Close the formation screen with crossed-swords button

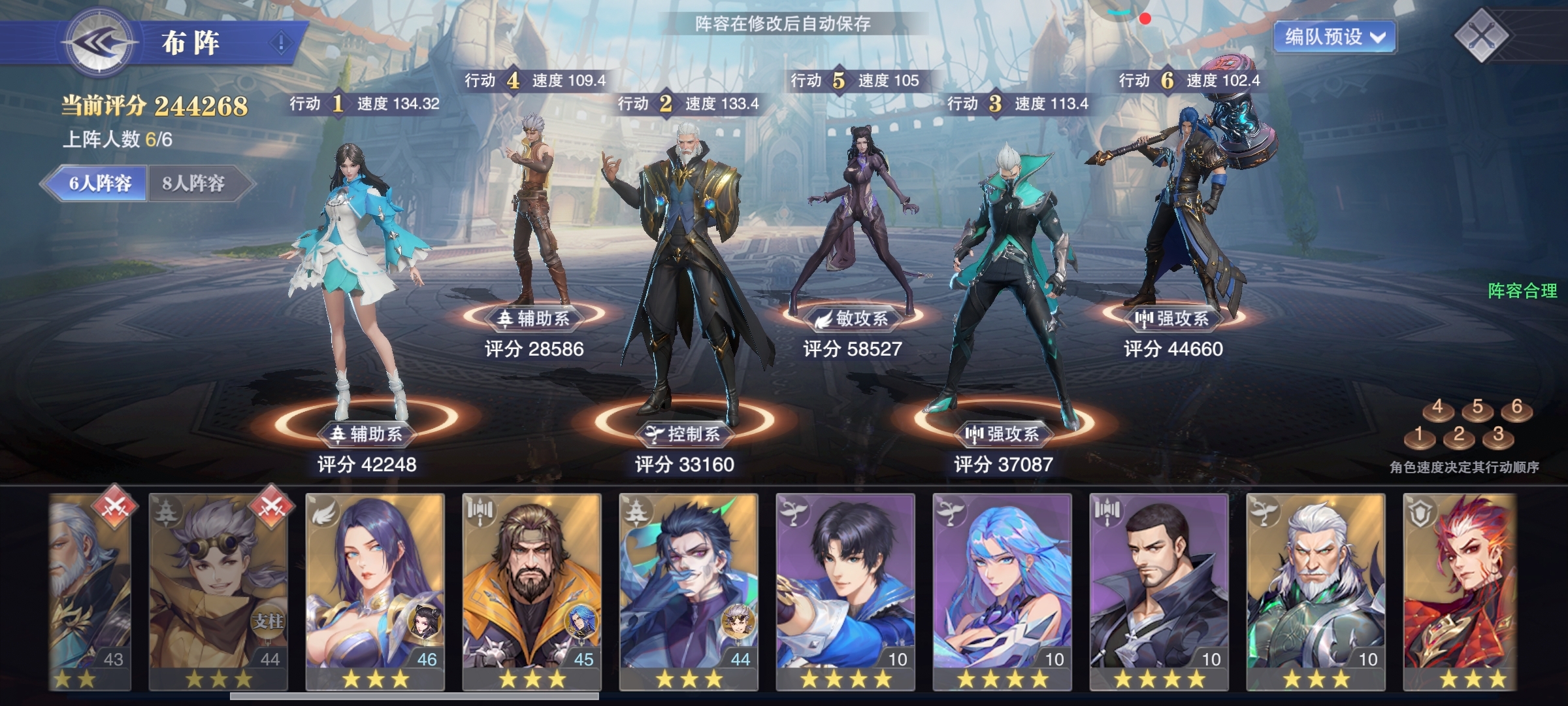[x=1481, y=35]
